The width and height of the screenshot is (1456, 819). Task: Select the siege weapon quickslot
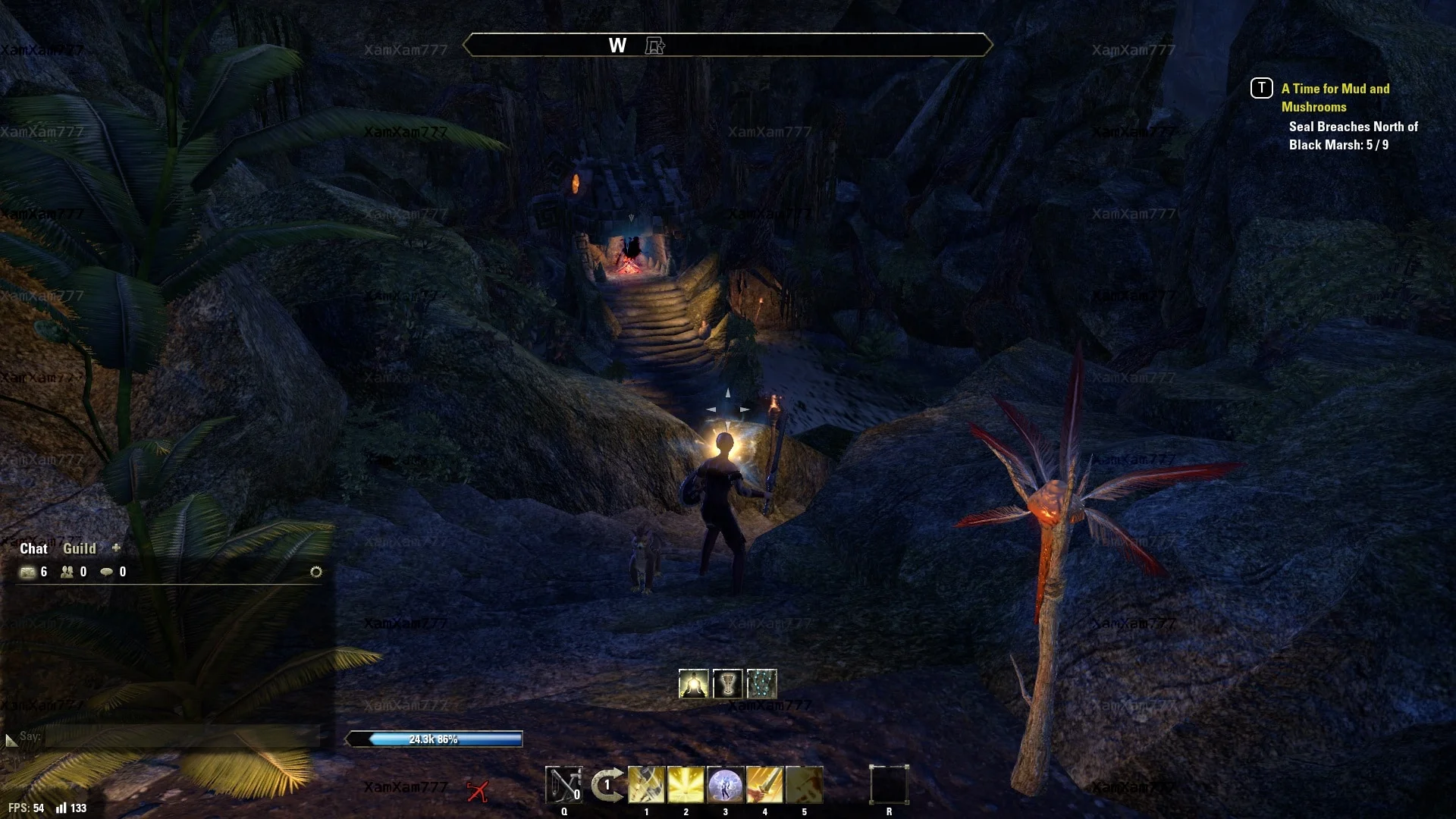coord(563,785)
